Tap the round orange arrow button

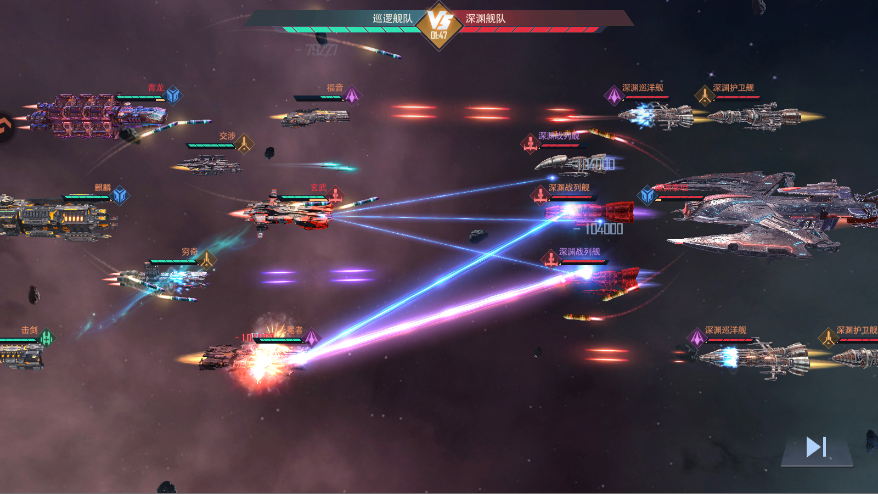[5, 125]
